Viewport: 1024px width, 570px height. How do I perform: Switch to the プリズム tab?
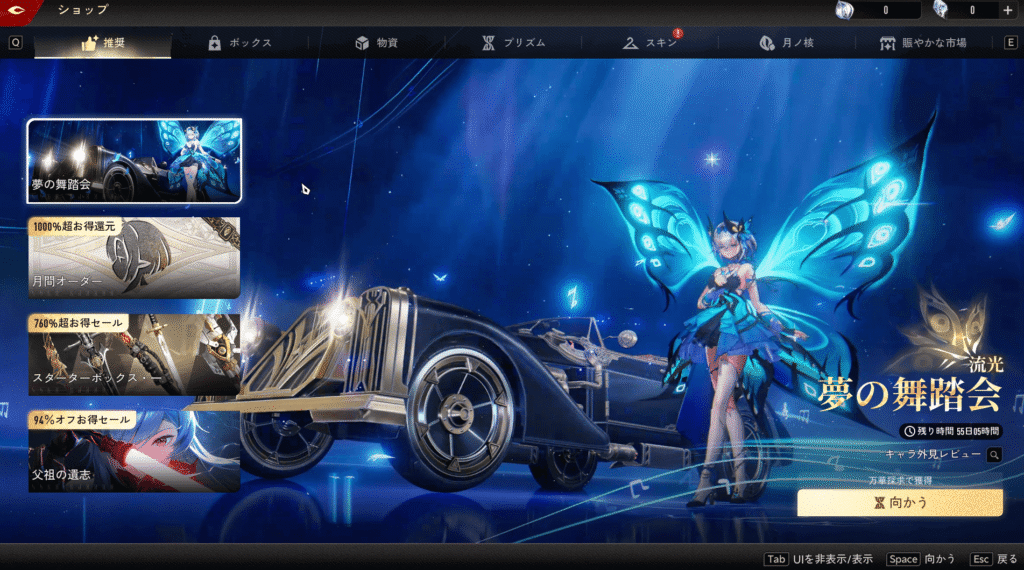(514, 43)
